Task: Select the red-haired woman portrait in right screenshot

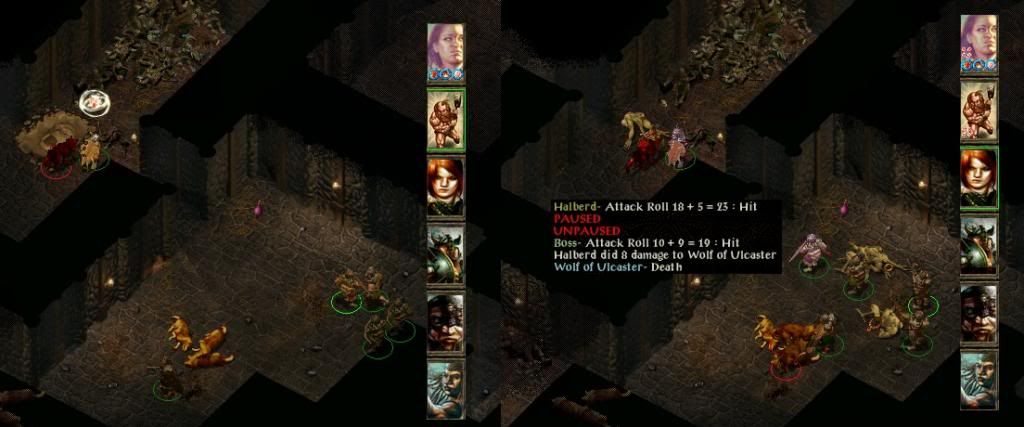Action: [x=979, y=178]
